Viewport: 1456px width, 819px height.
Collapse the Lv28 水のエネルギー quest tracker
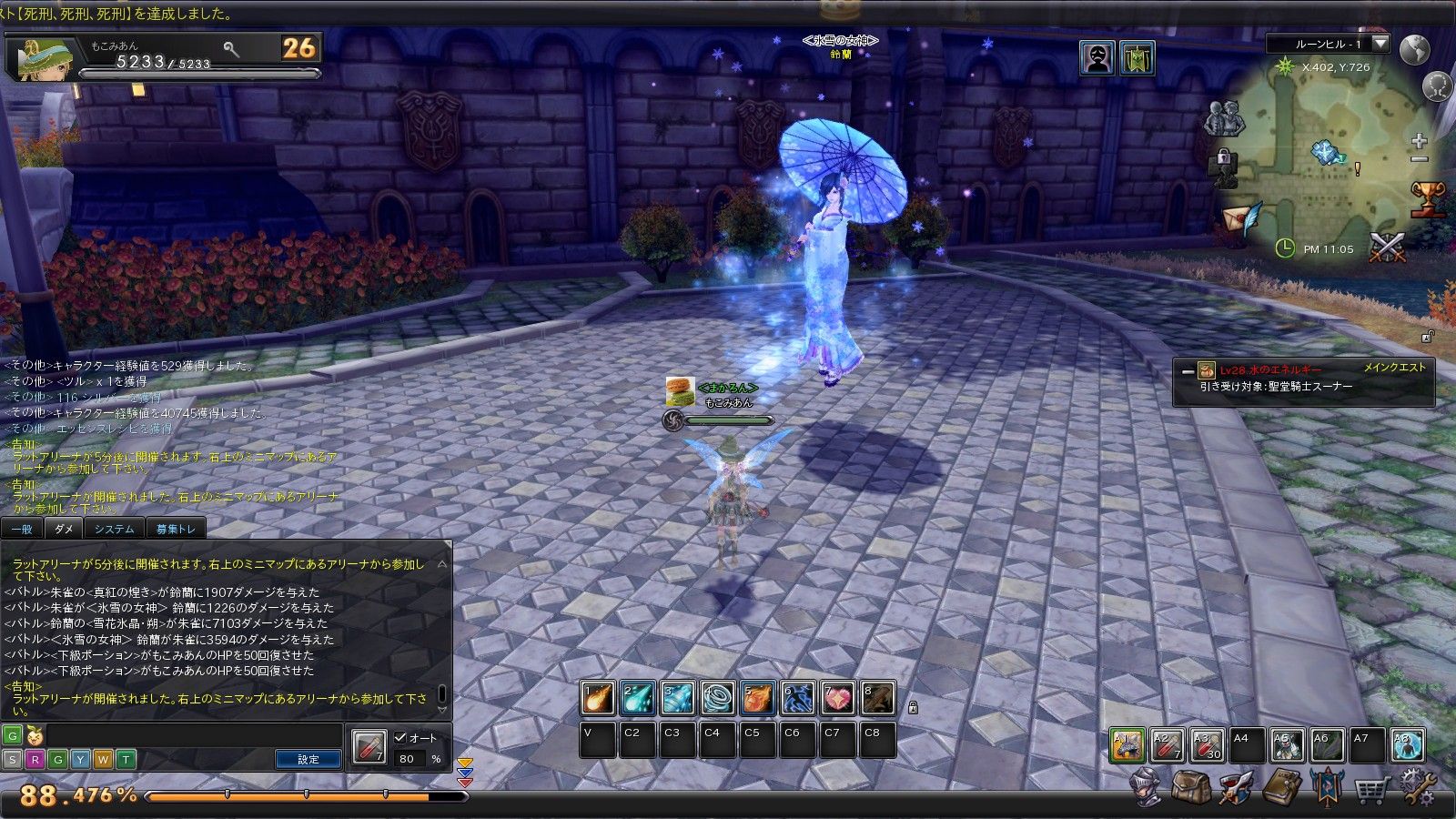click(x=1188, y=371)
